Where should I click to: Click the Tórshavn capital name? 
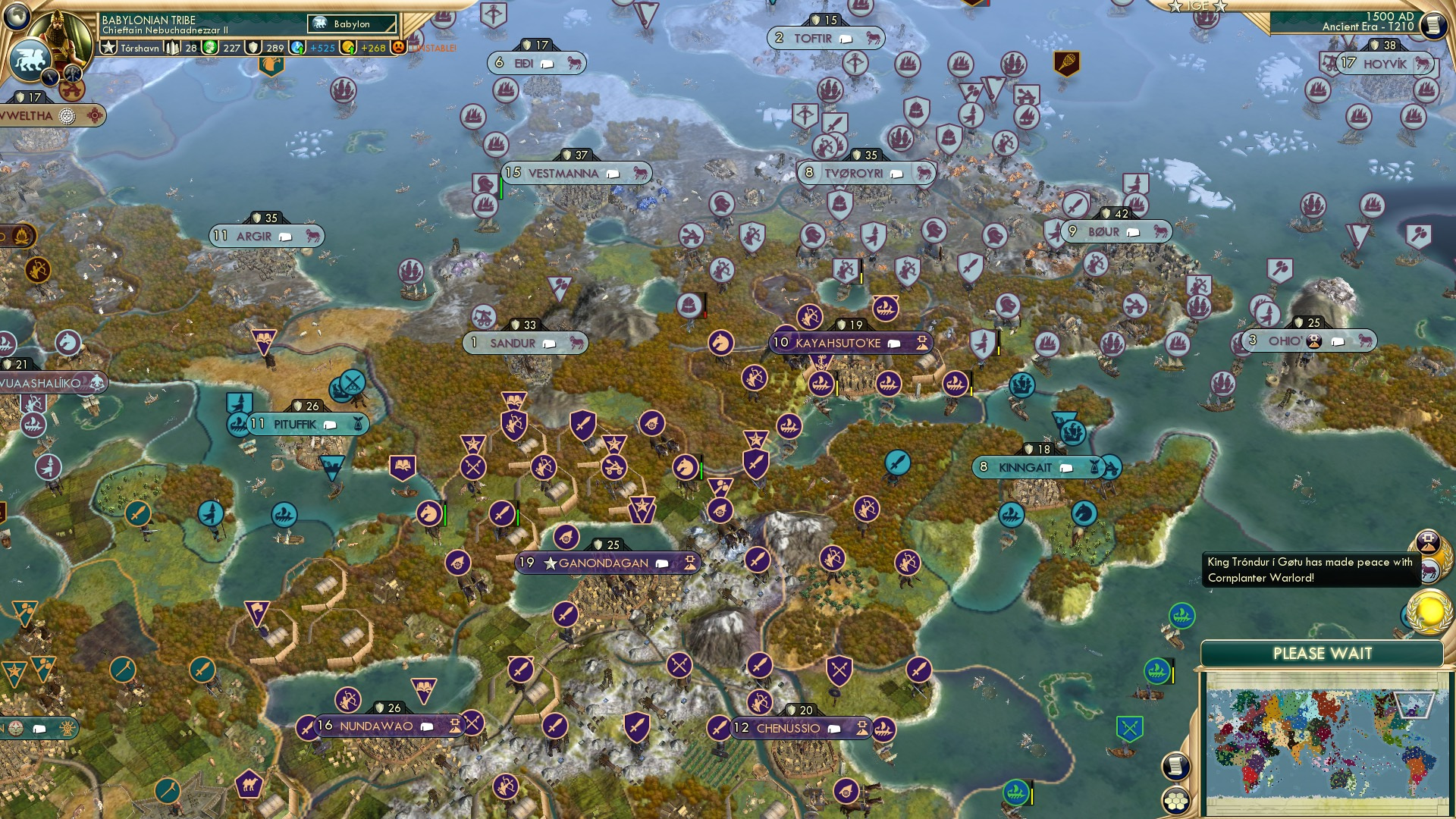pos(140,49)
